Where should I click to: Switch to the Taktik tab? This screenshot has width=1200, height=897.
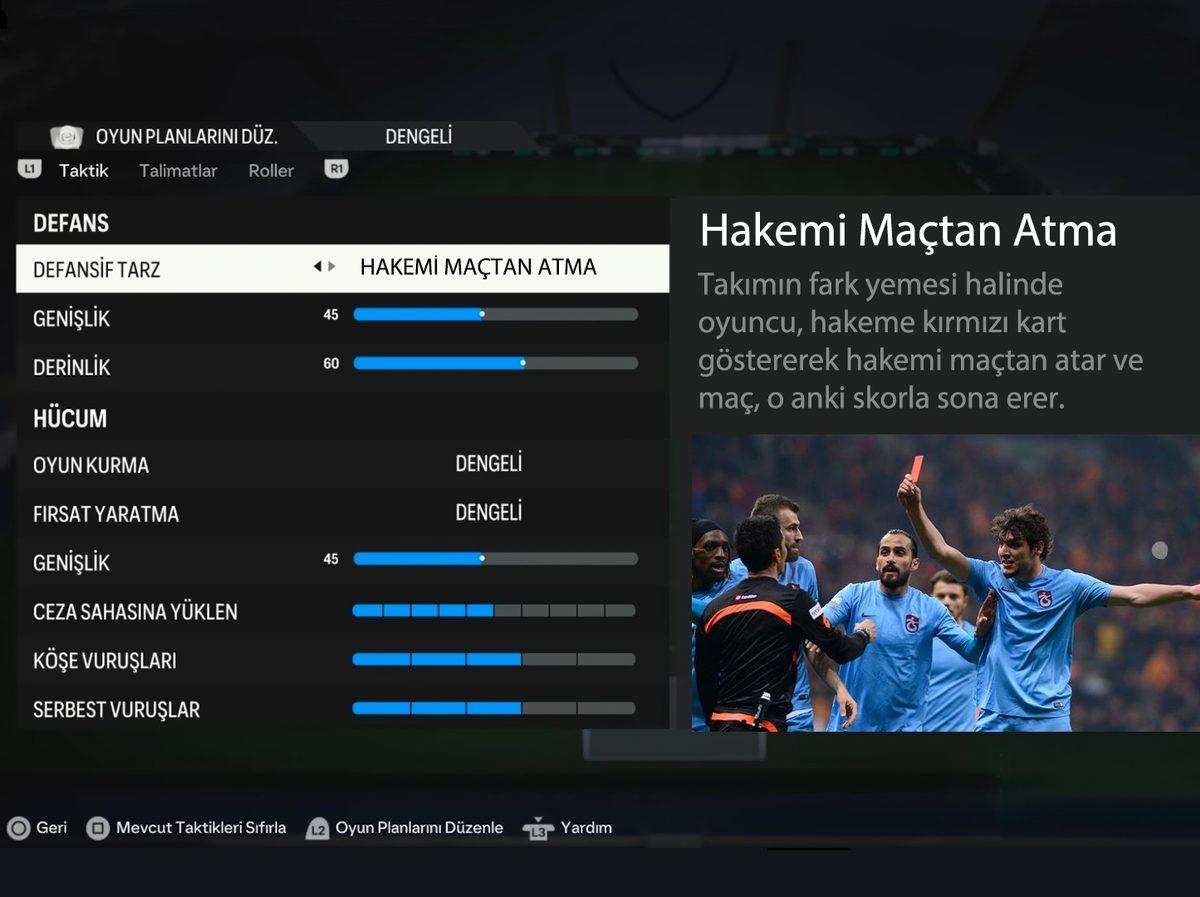(x=83, y=170)
